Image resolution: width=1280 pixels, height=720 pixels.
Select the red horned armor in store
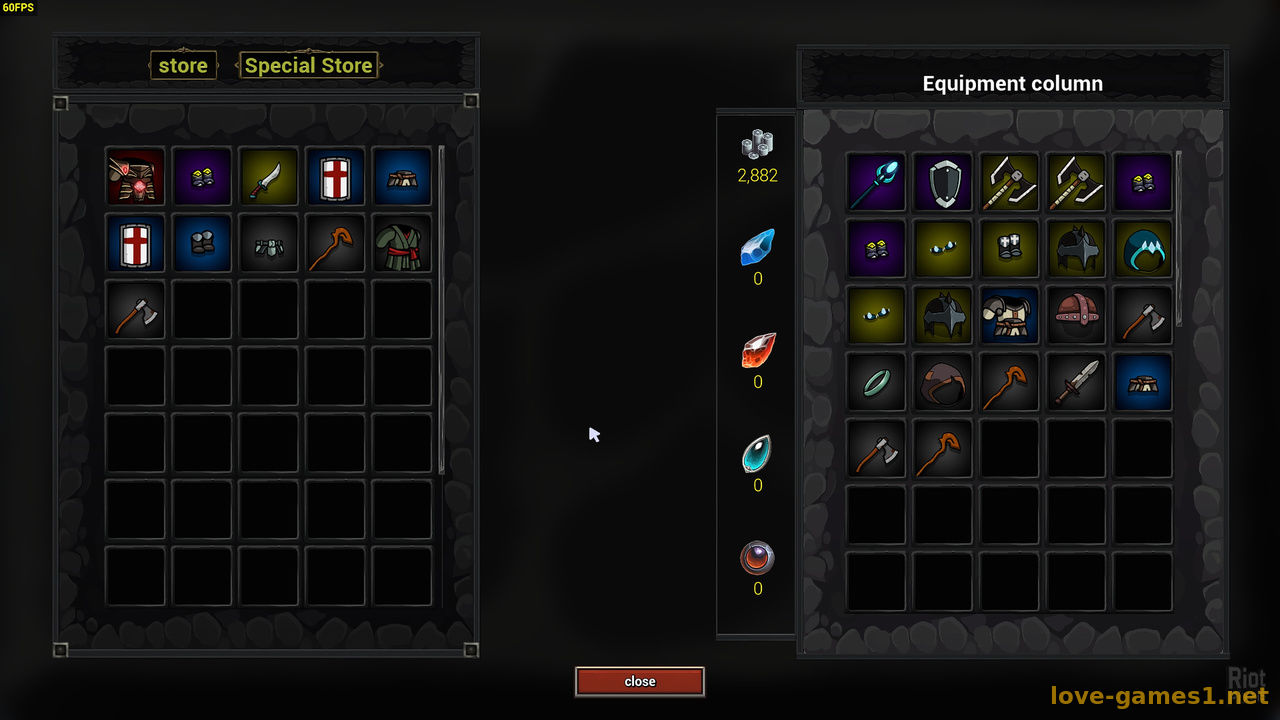pos(135,177)
